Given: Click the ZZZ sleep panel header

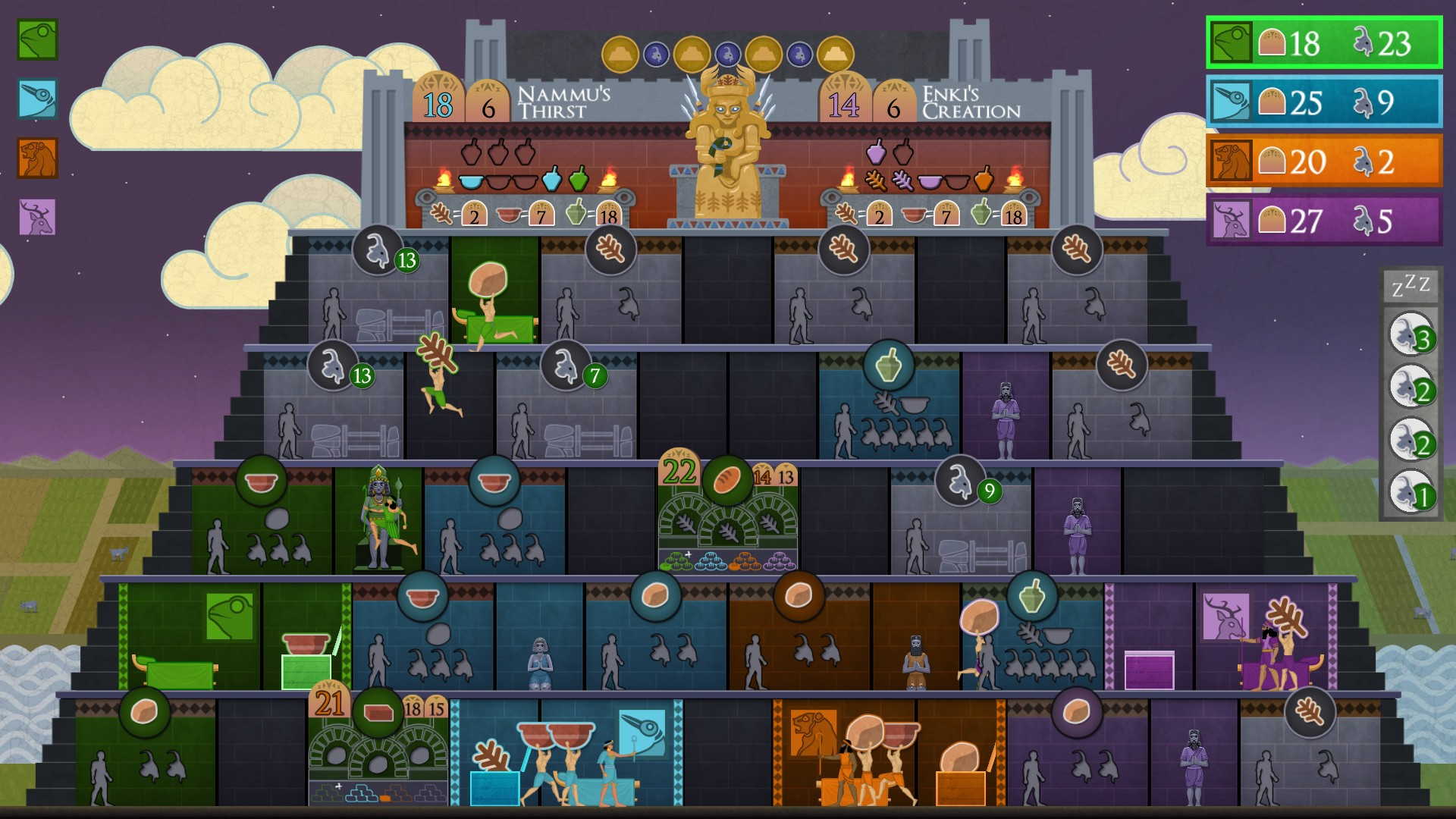Looking at the screenshot, I should (1410, 287).
